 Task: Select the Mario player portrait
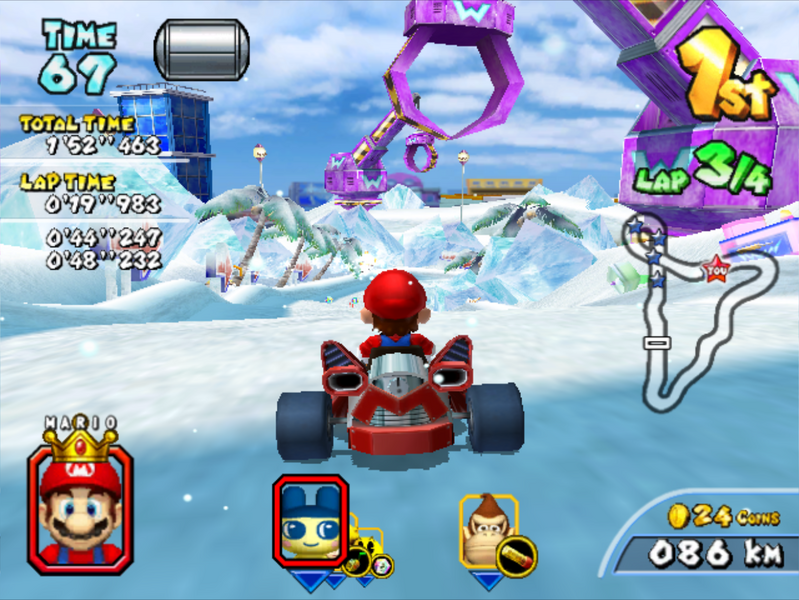pyautogui.click(x=80, y=508)
